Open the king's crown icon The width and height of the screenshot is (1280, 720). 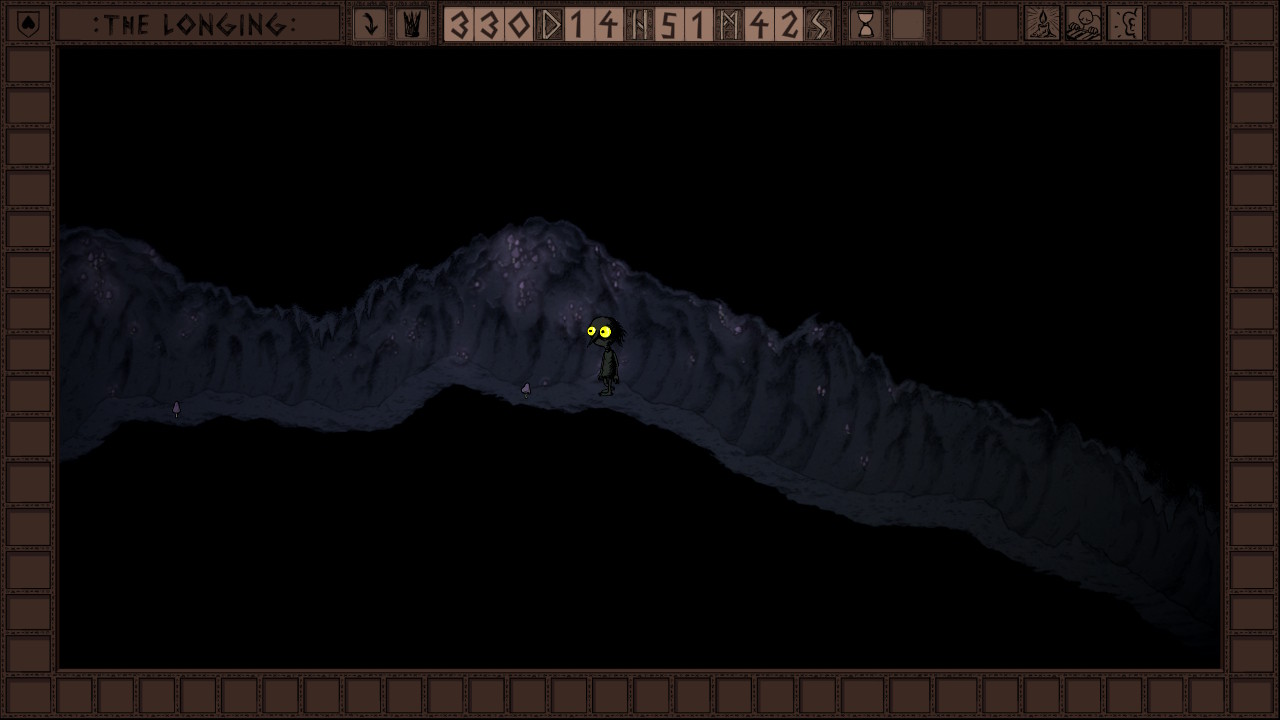tap(411, 24)
